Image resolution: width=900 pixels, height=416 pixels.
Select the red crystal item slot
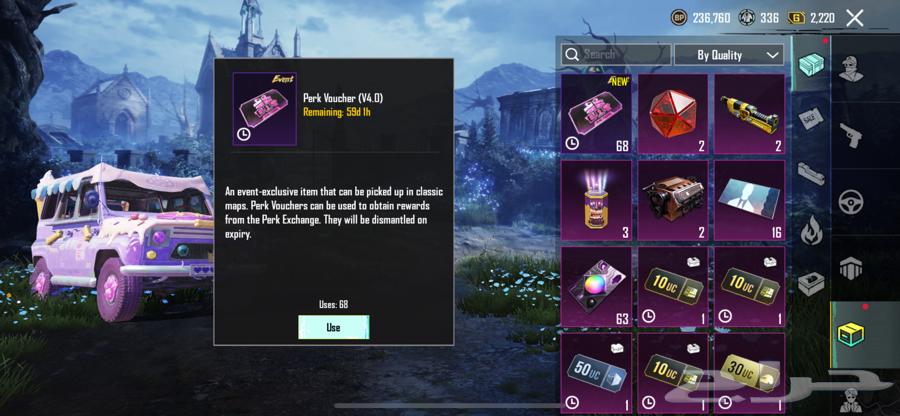[673, 113]
